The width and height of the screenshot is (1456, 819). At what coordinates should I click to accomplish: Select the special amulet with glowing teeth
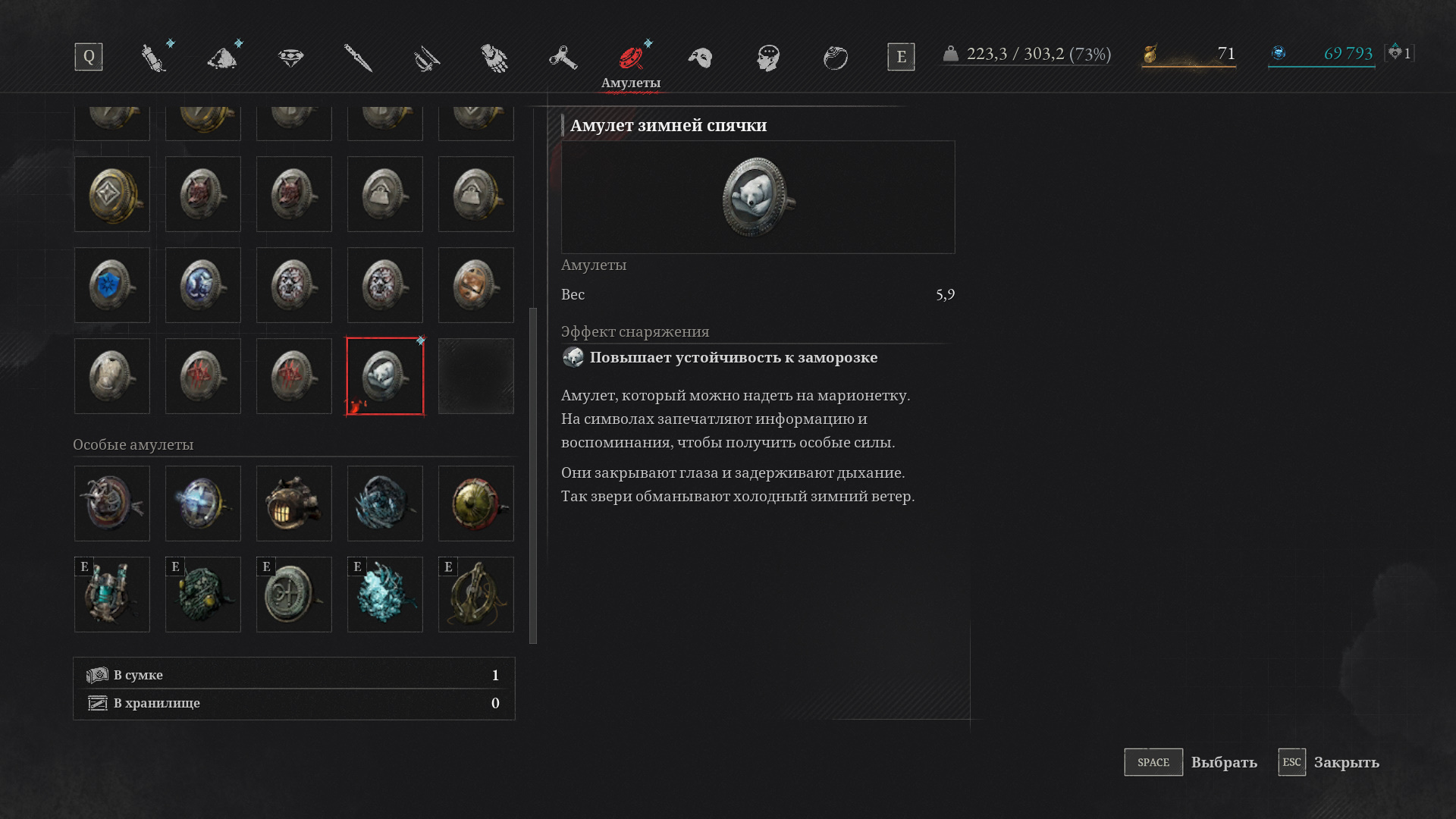(x=294, y=504)
